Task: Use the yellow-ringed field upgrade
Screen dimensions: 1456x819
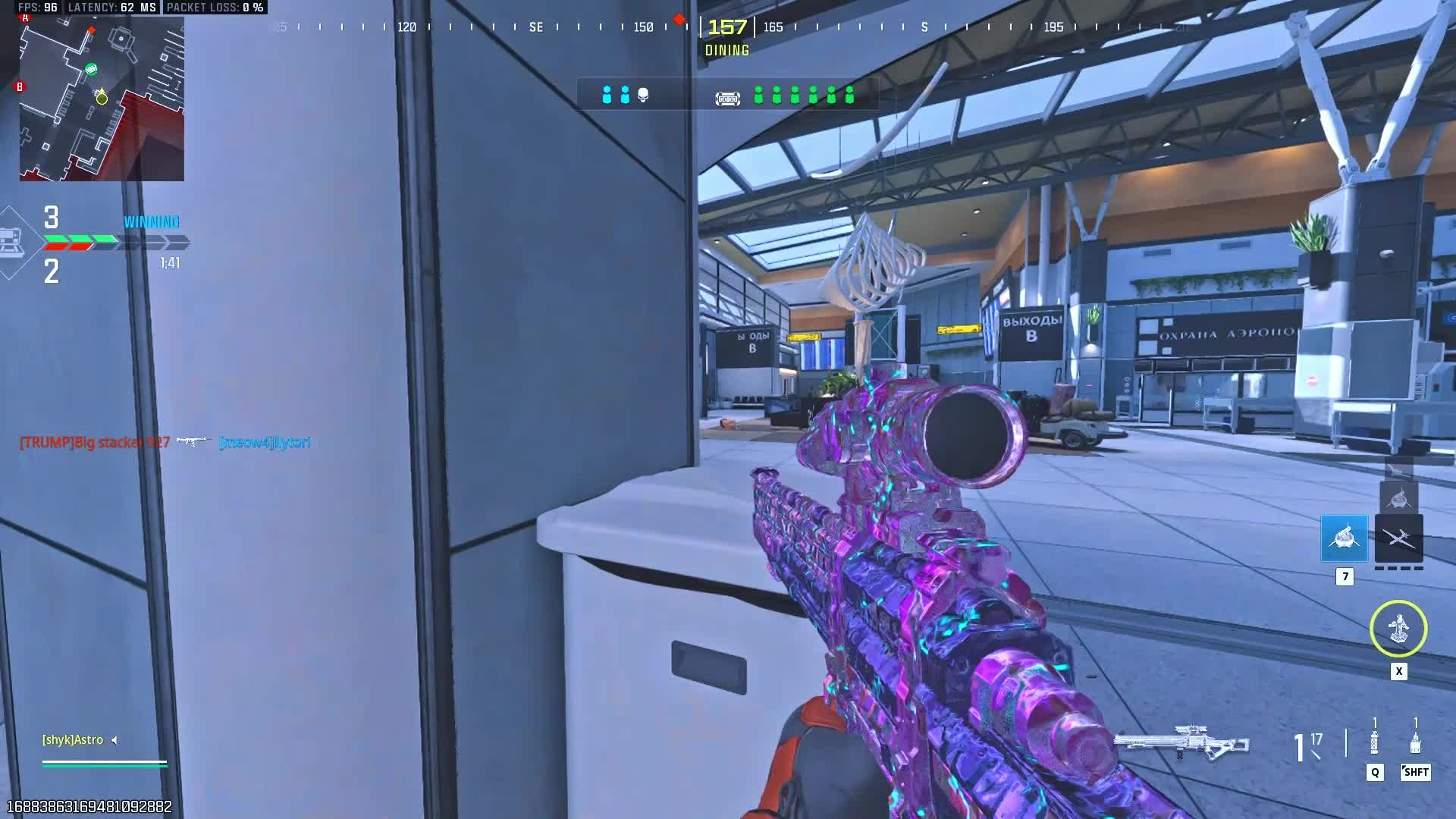Action: [x=1398, y=629]
